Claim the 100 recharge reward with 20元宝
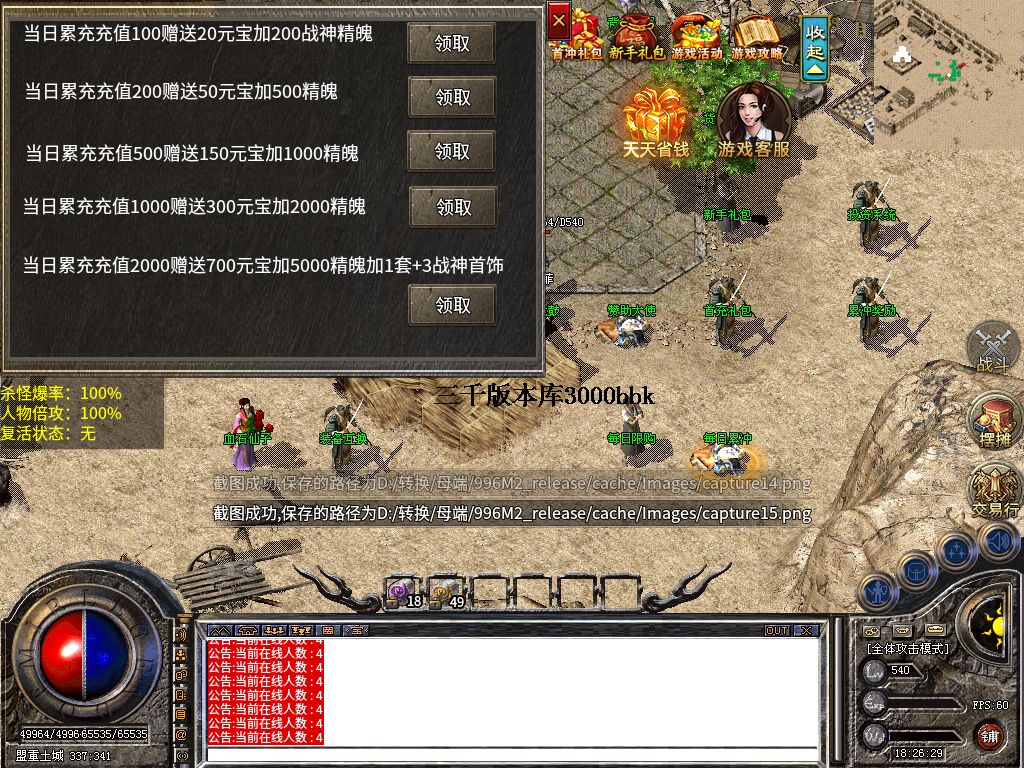Image resolution: width=1024 pixels, height=768 pixels. click(452, 43)
